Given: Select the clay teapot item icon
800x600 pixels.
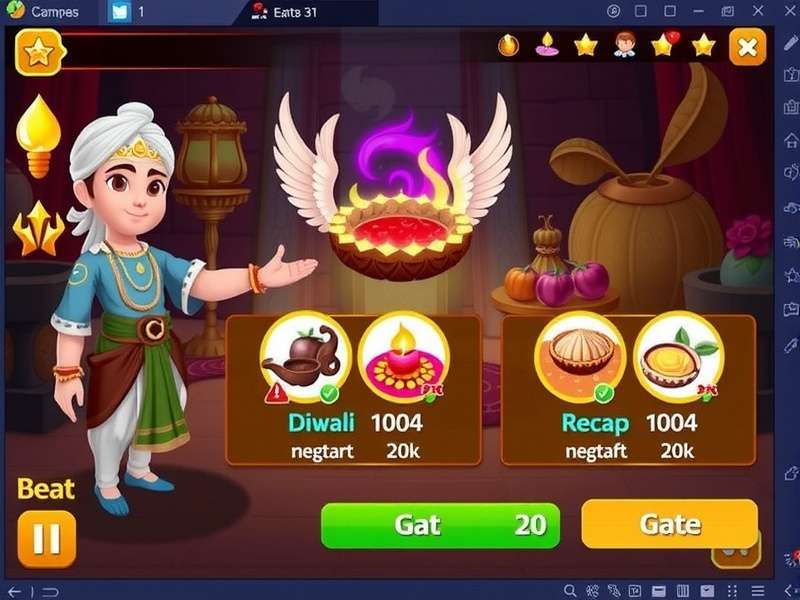Looking at the screenshot, I should click(x=304, y=357).
